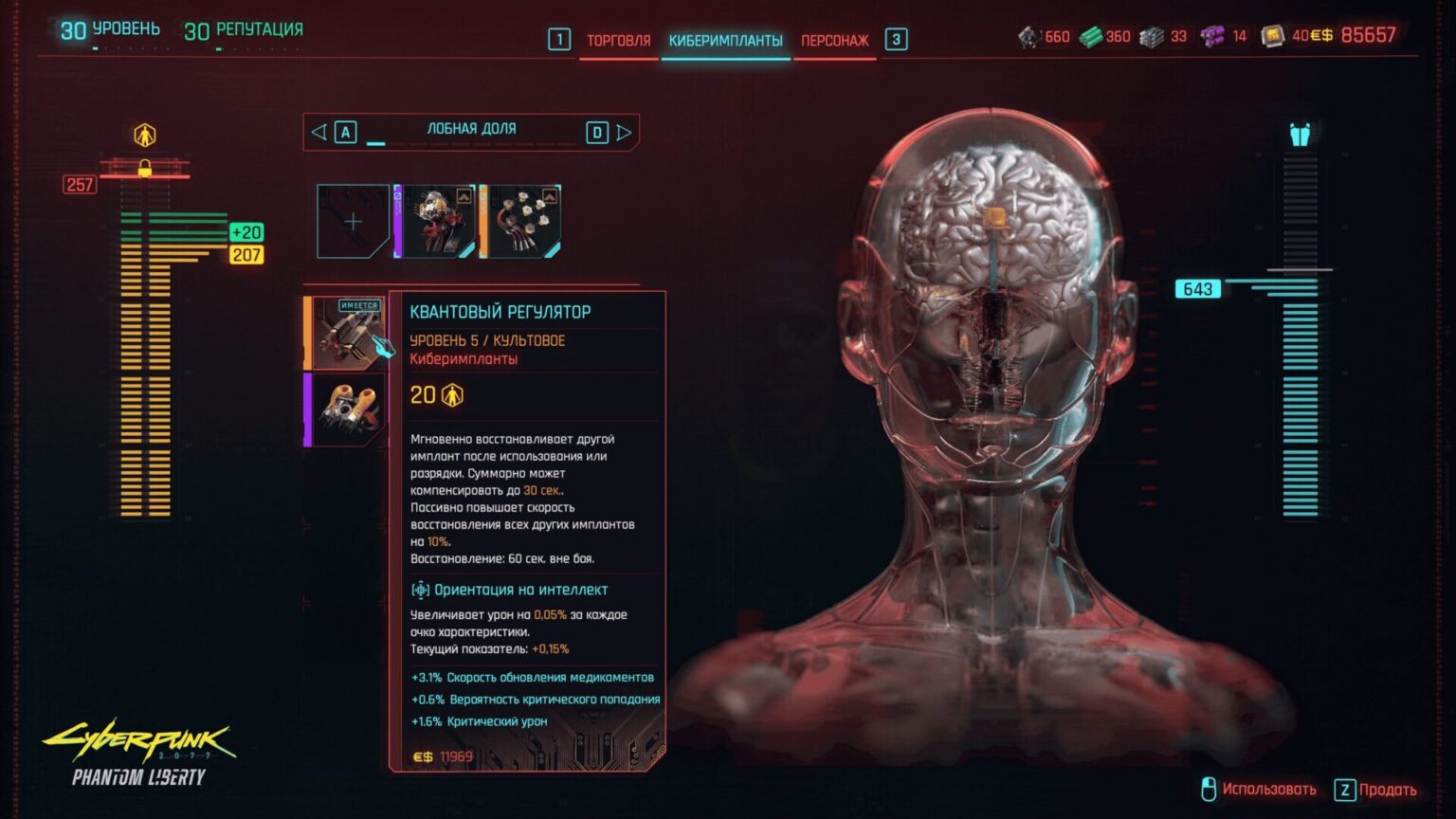Click the quickhack component icon showing 40
Screen dimensions: 1456x819
1275,37
